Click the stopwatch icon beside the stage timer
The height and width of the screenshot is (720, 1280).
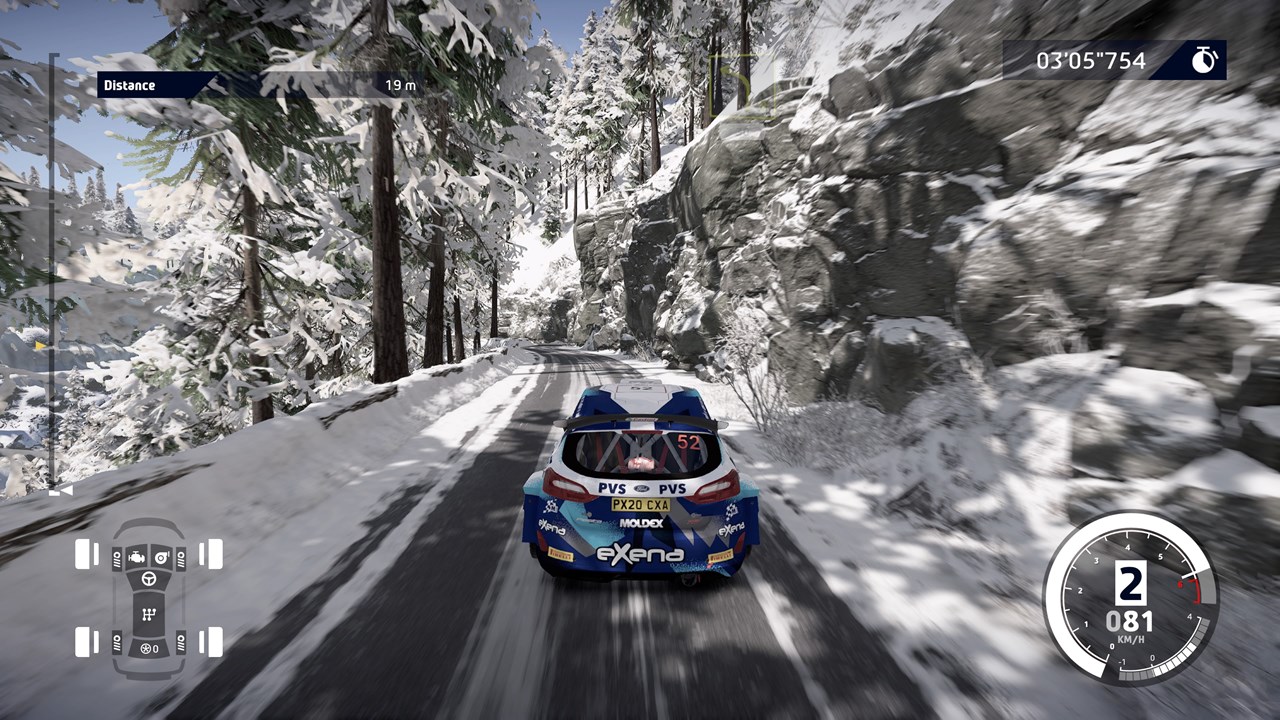click(x=1204, y=61)
